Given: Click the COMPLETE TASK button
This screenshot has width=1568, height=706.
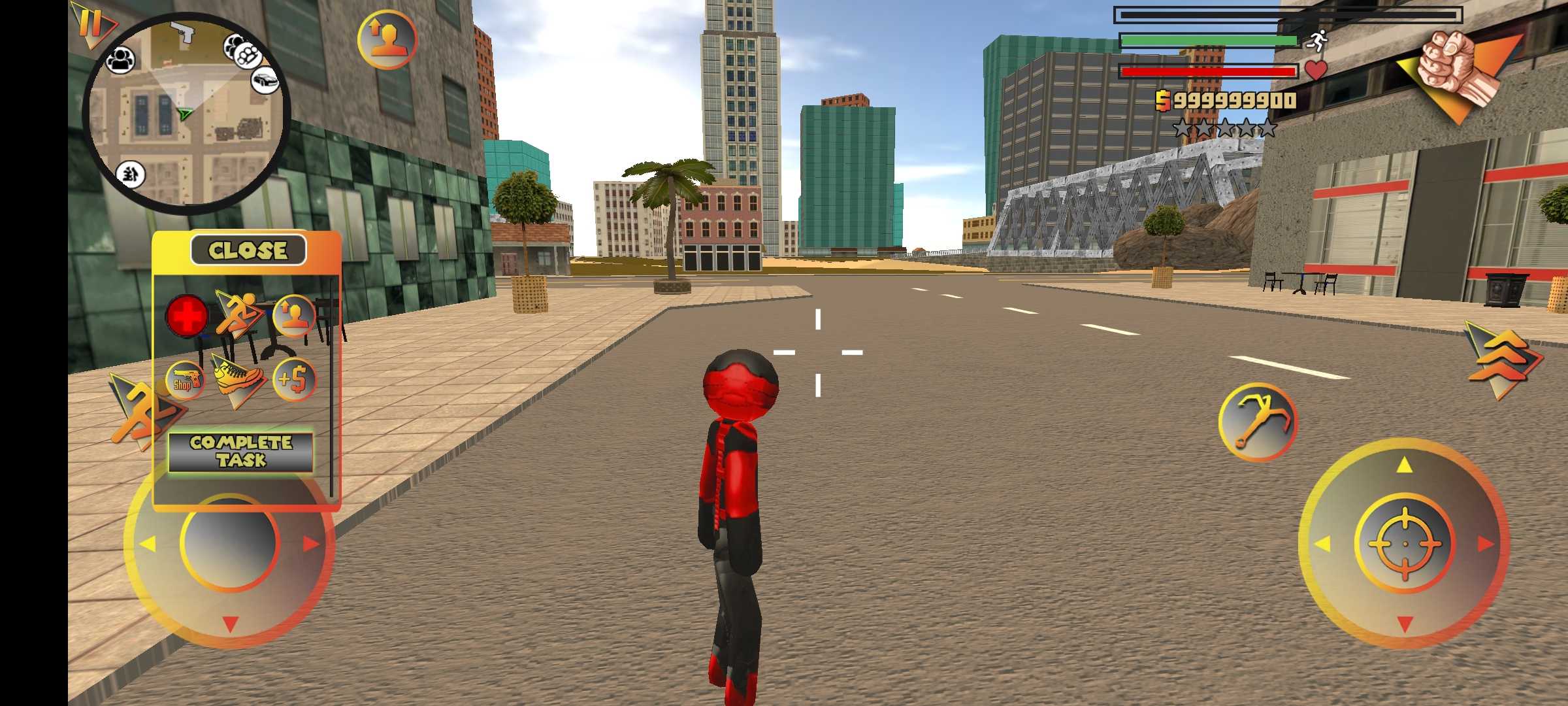Looking at the screenshot, I should click(241, 451).
